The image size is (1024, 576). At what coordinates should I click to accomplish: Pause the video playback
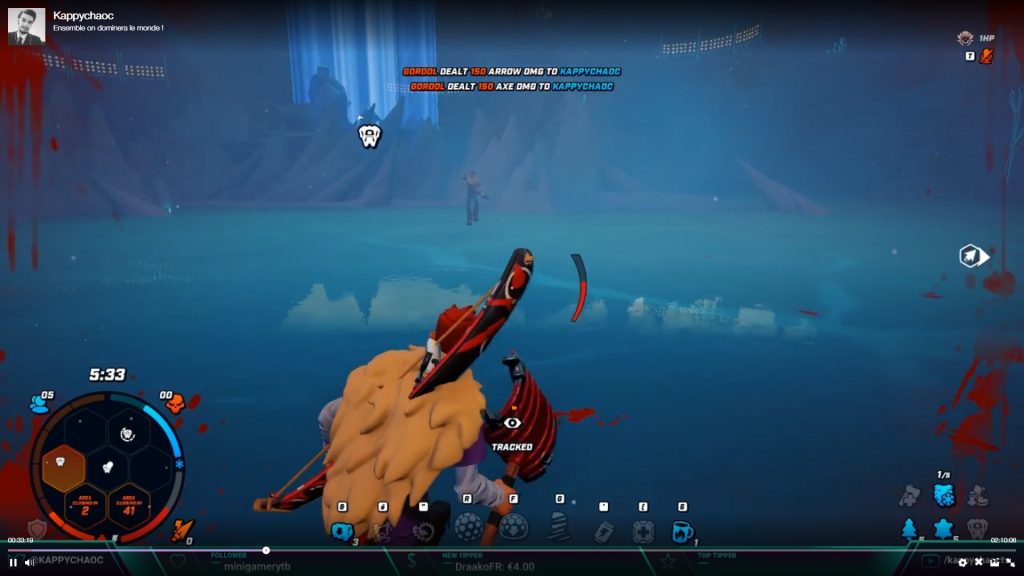13,562
